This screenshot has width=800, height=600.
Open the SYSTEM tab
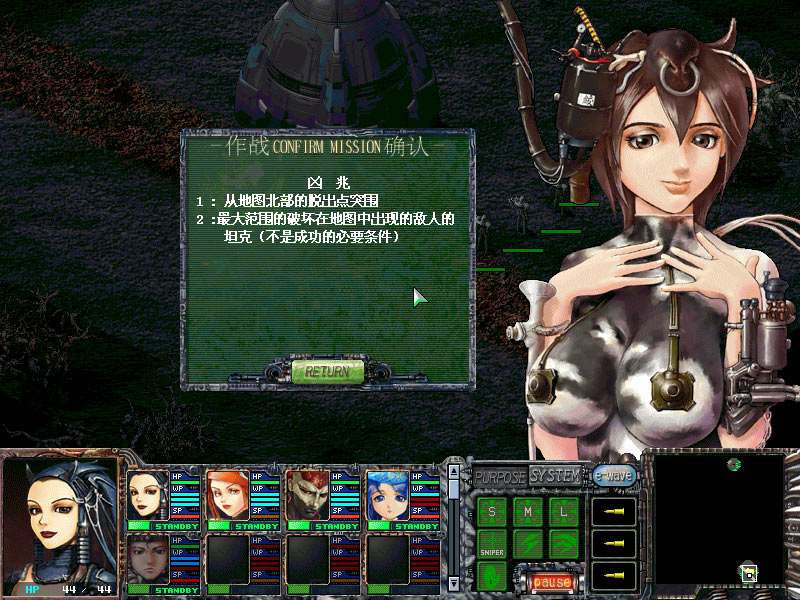click(555, 475)
